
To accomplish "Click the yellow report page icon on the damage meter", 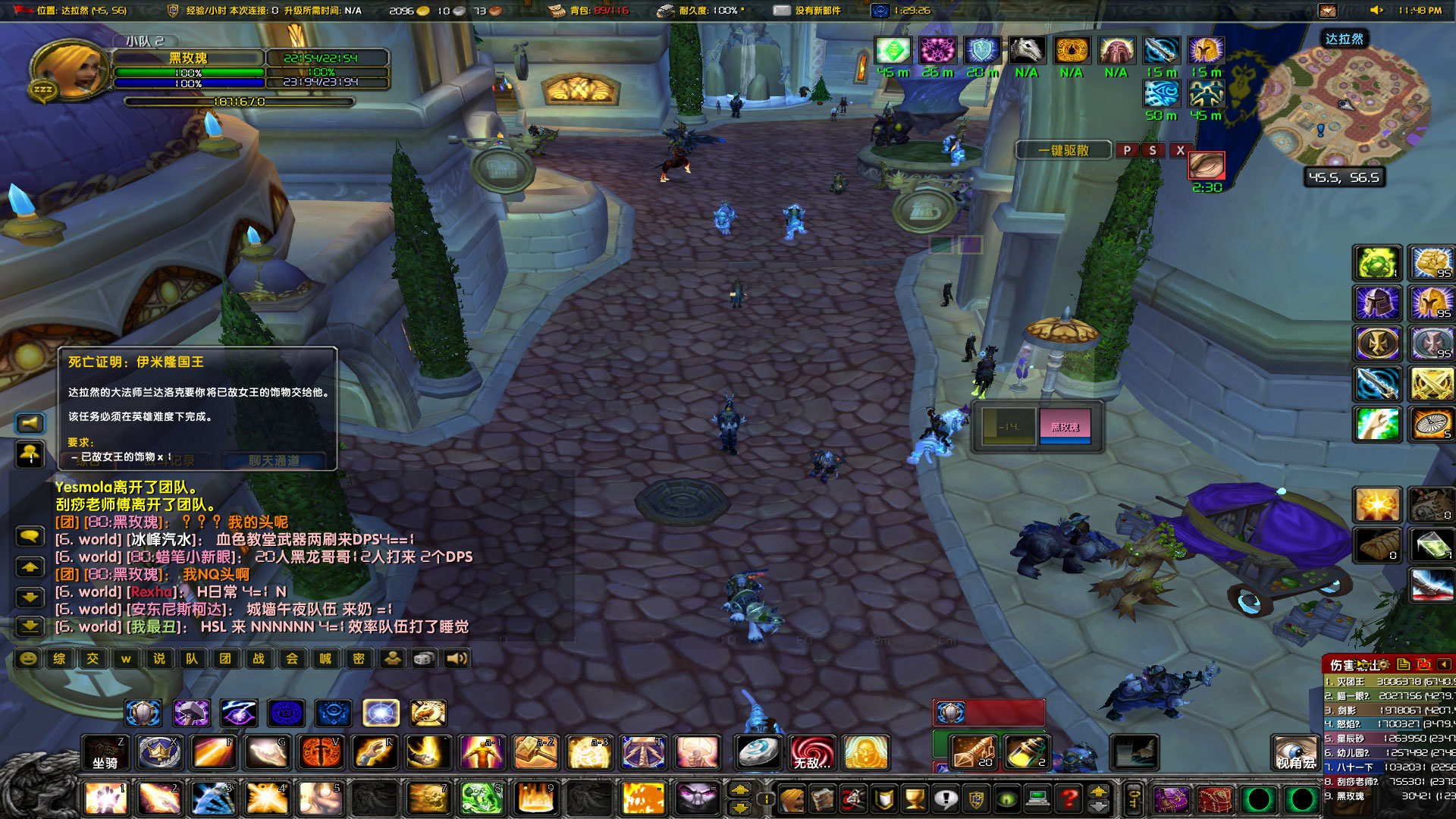I will [x=1404, y=664].
